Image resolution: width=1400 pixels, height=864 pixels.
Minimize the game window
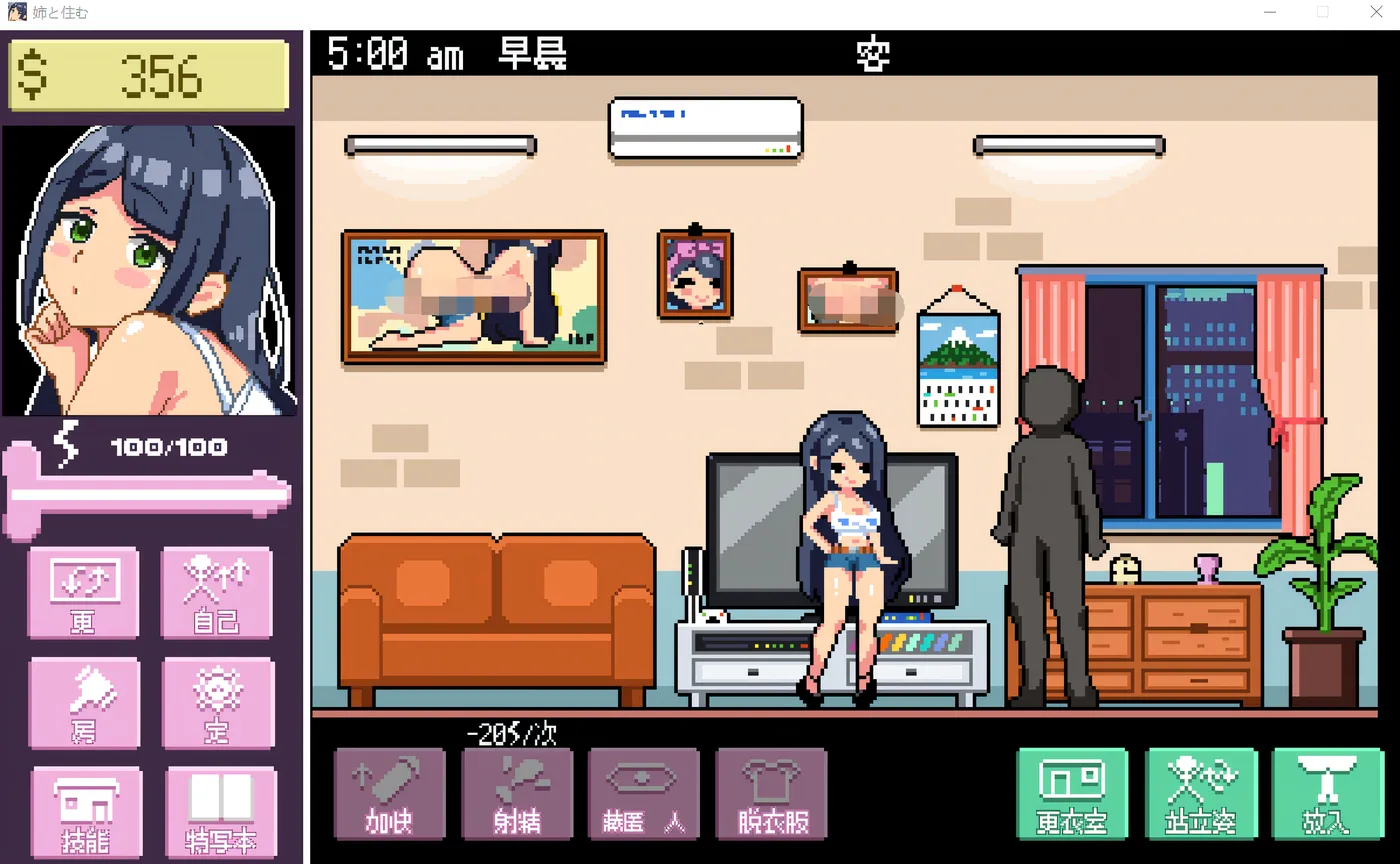1269,13
